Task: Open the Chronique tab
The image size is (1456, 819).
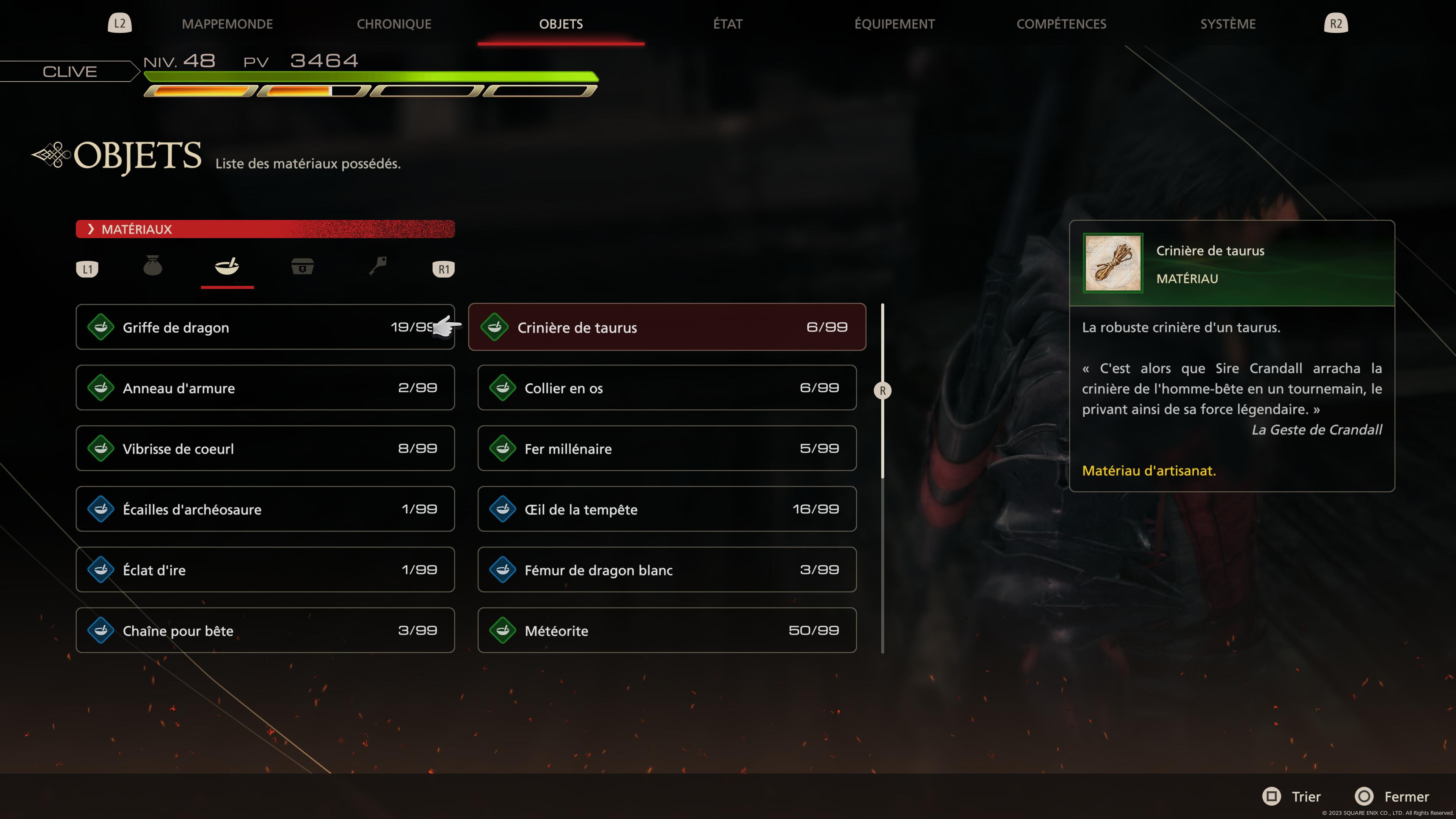Action: pos(394,24)
